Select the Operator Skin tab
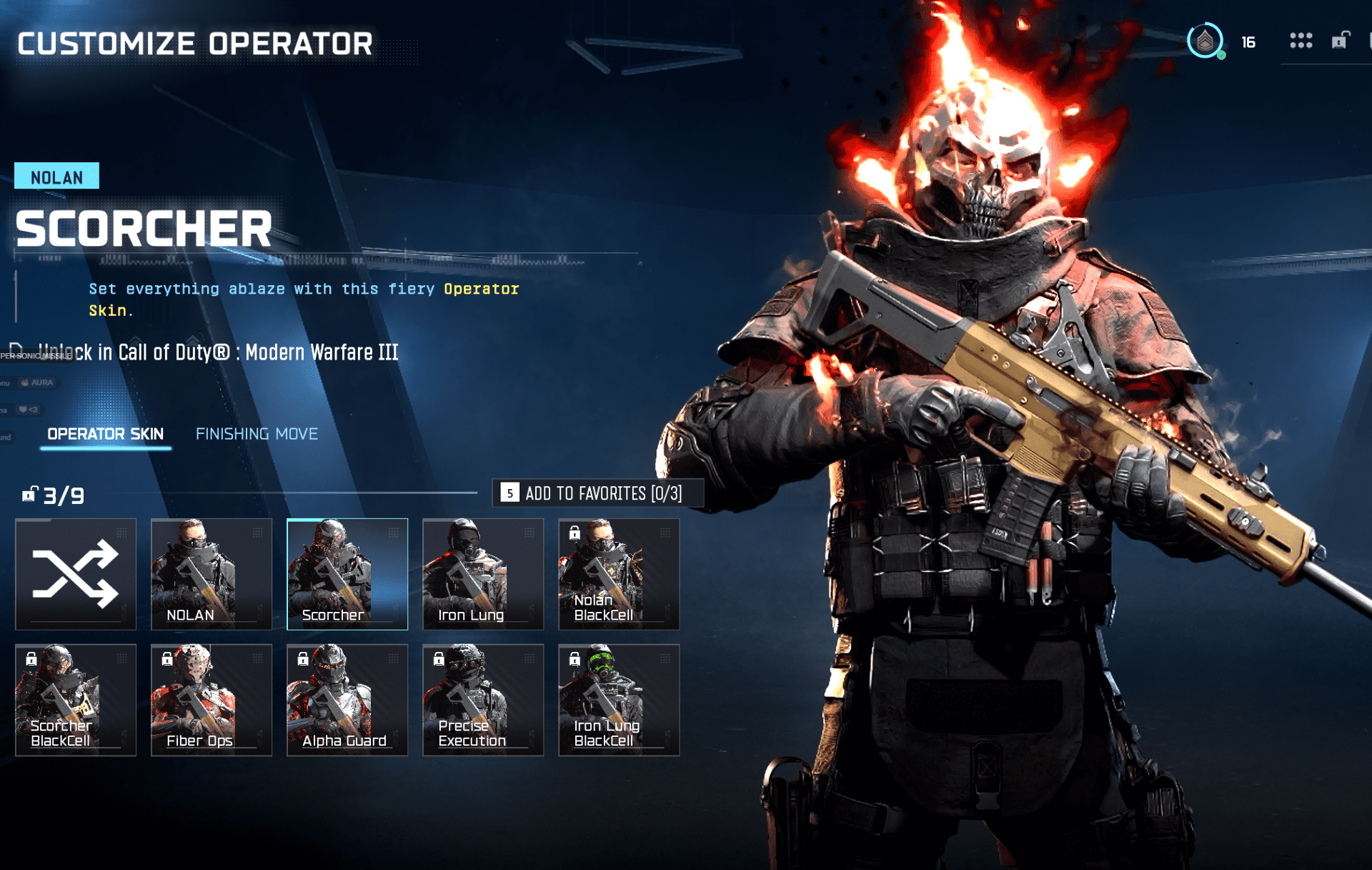 (x=105, y=434)
